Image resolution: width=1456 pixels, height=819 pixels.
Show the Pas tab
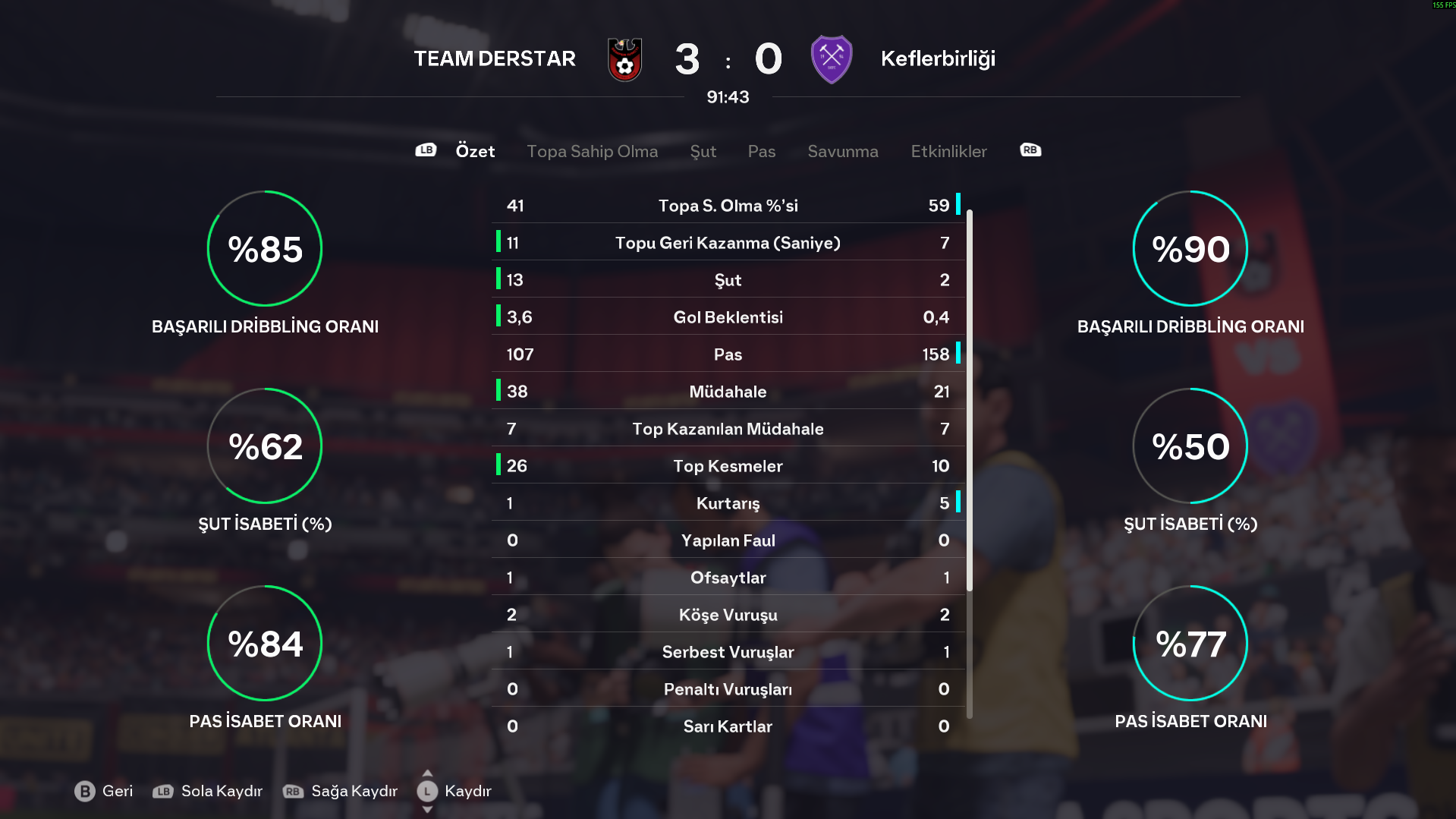click(x=761, y=151)
